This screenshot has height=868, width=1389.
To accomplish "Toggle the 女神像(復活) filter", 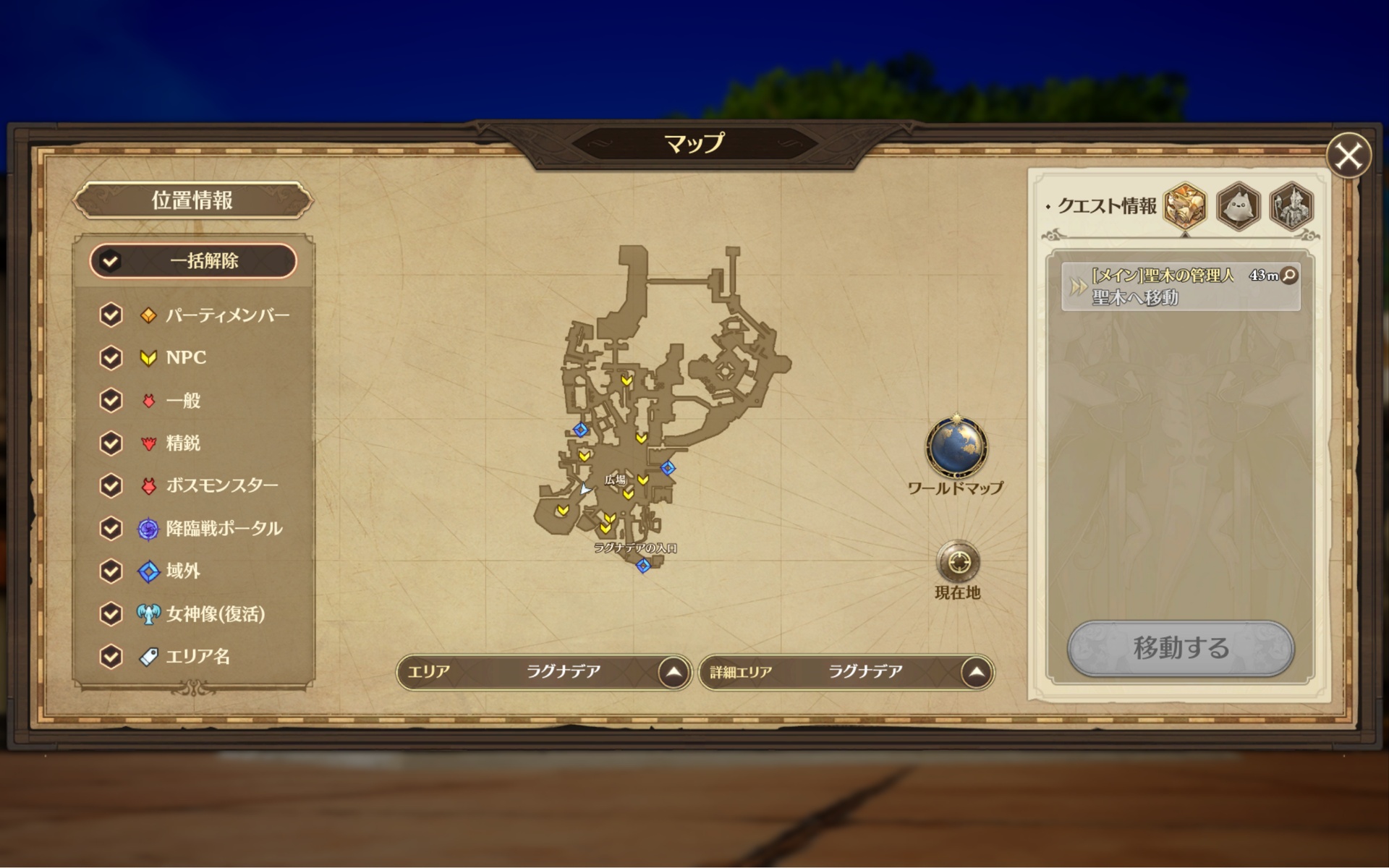I will tap(111, 614).
